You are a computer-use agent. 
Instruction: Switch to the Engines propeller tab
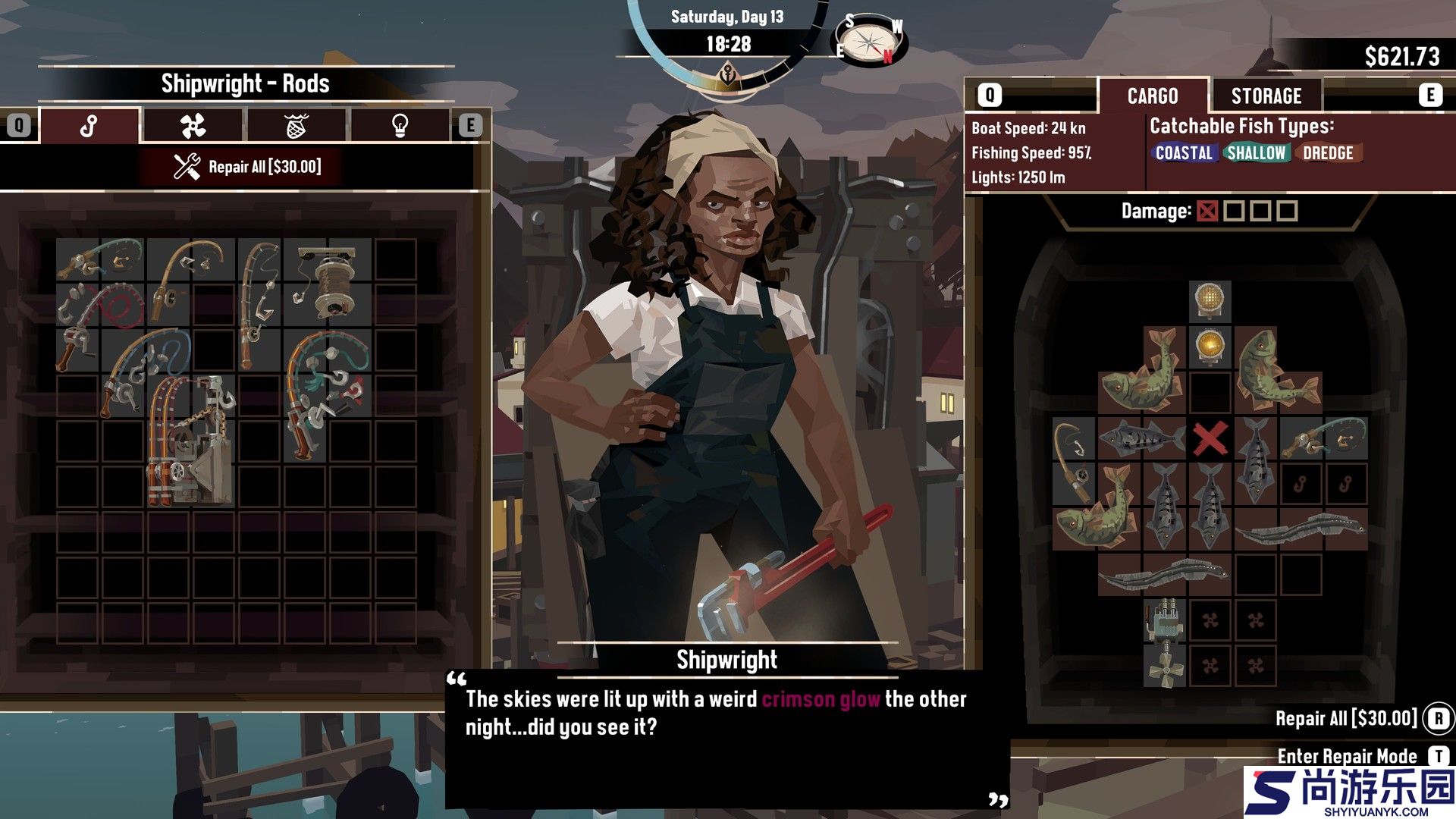(193, 126)
